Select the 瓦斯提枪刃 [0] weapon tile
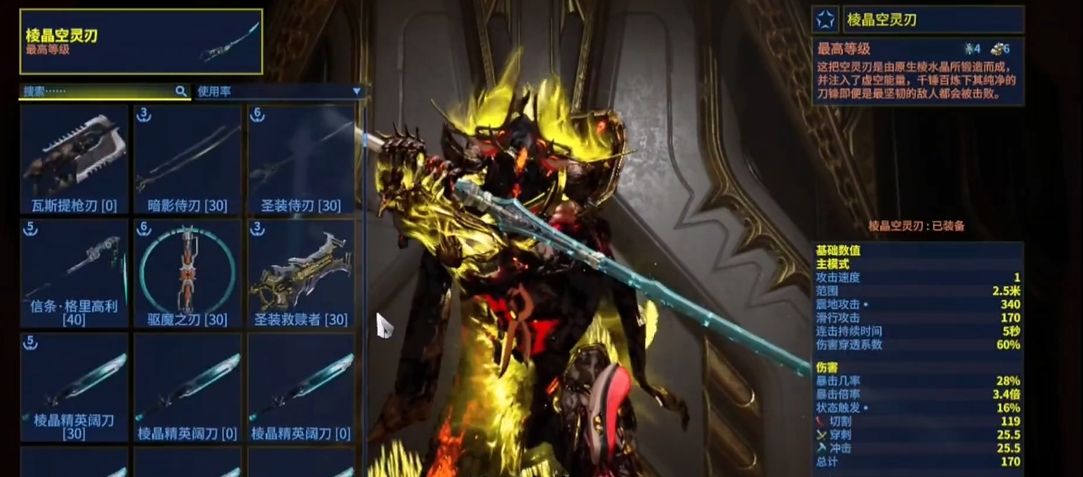This screenshot has height=477, width=1083. 75,160
